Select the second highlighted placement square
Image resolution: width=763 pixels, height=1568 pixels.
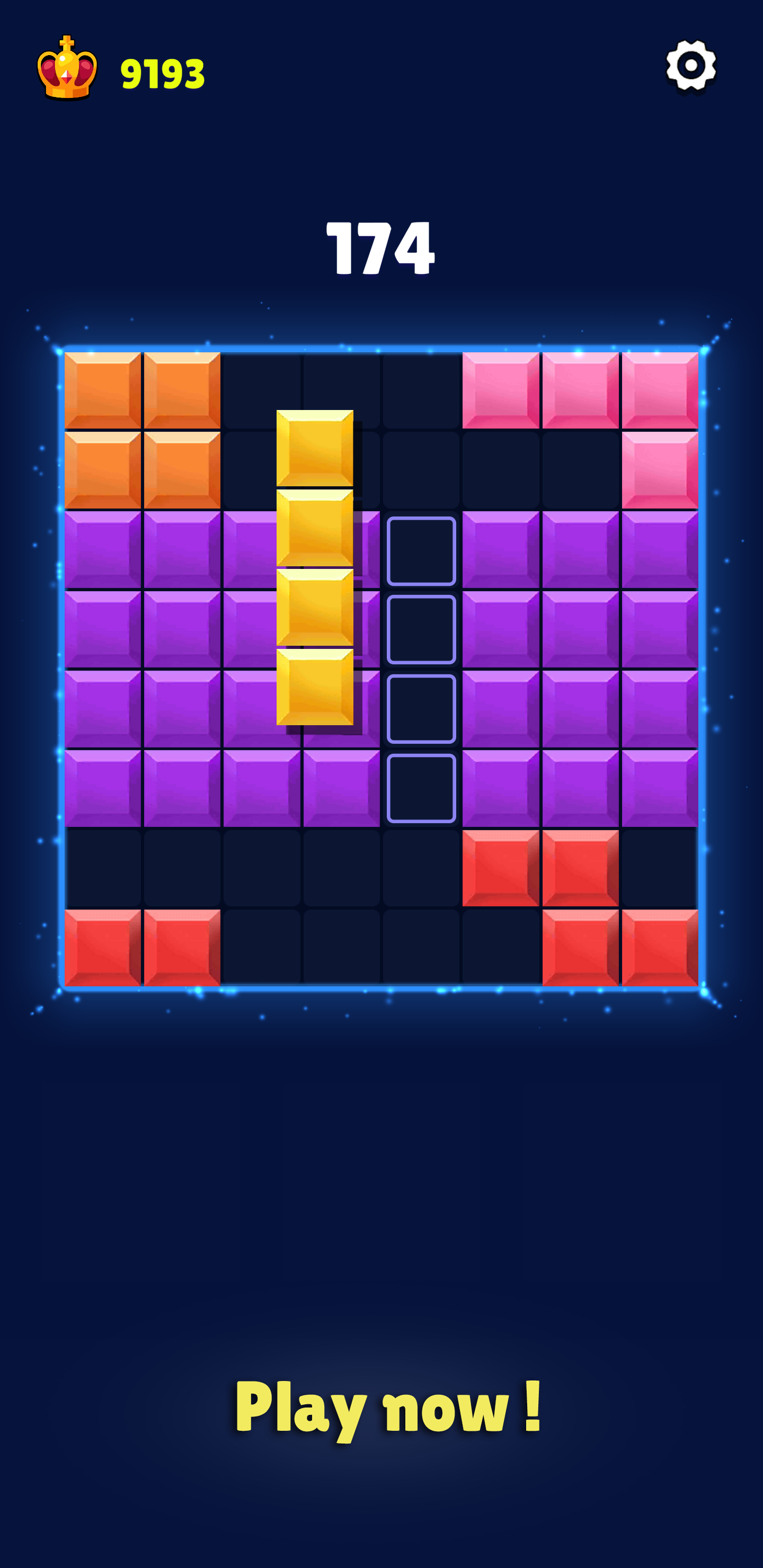point(420,629)
